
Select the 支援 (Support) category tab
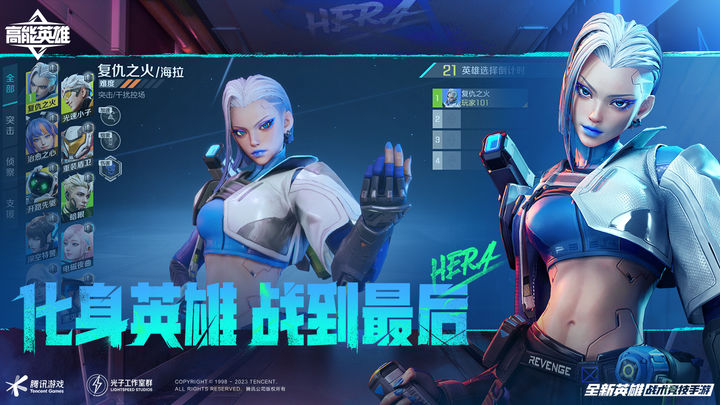point(11,205)
